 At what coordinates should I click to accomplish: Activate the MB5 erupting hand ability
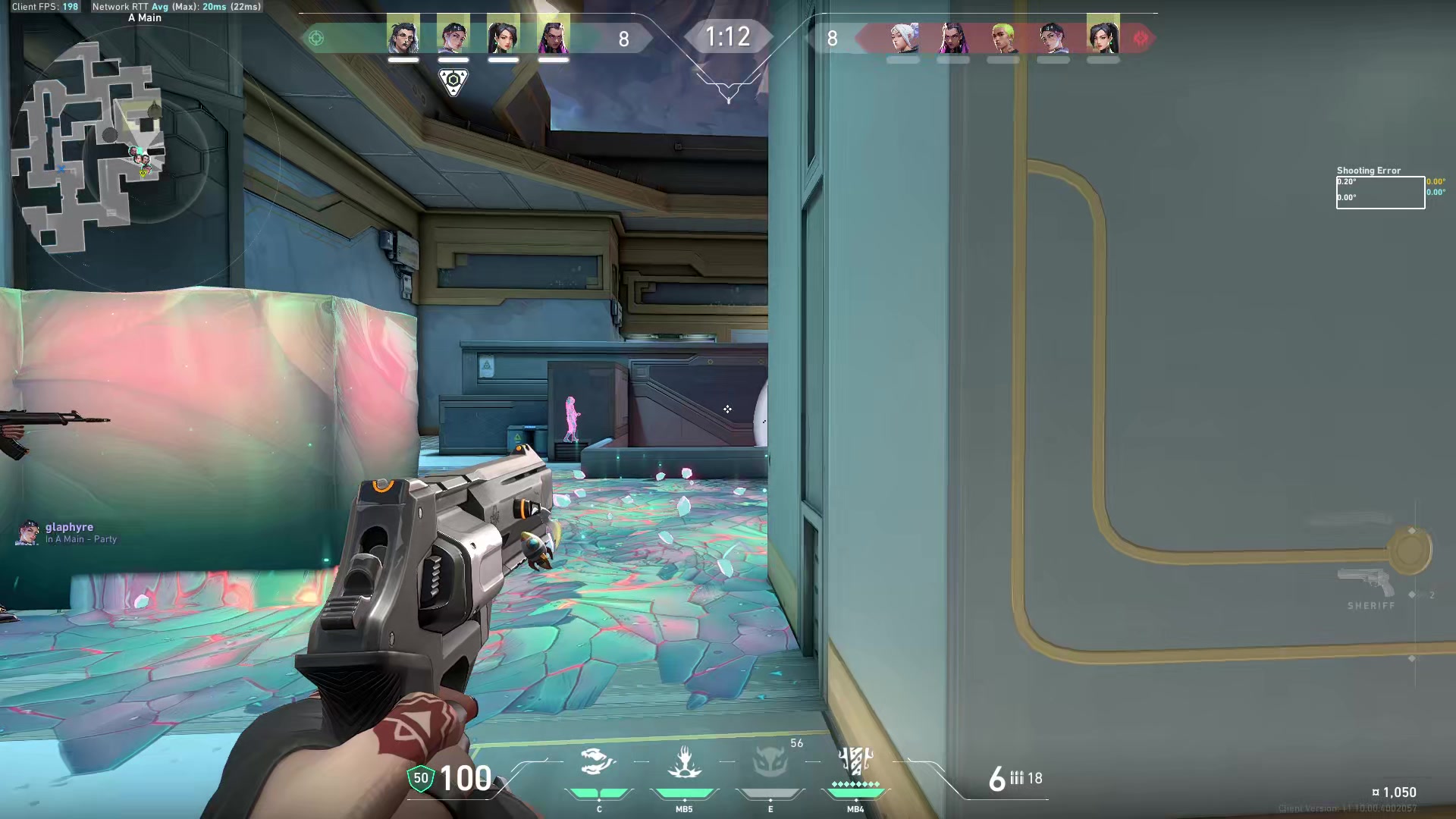point(684,762)
